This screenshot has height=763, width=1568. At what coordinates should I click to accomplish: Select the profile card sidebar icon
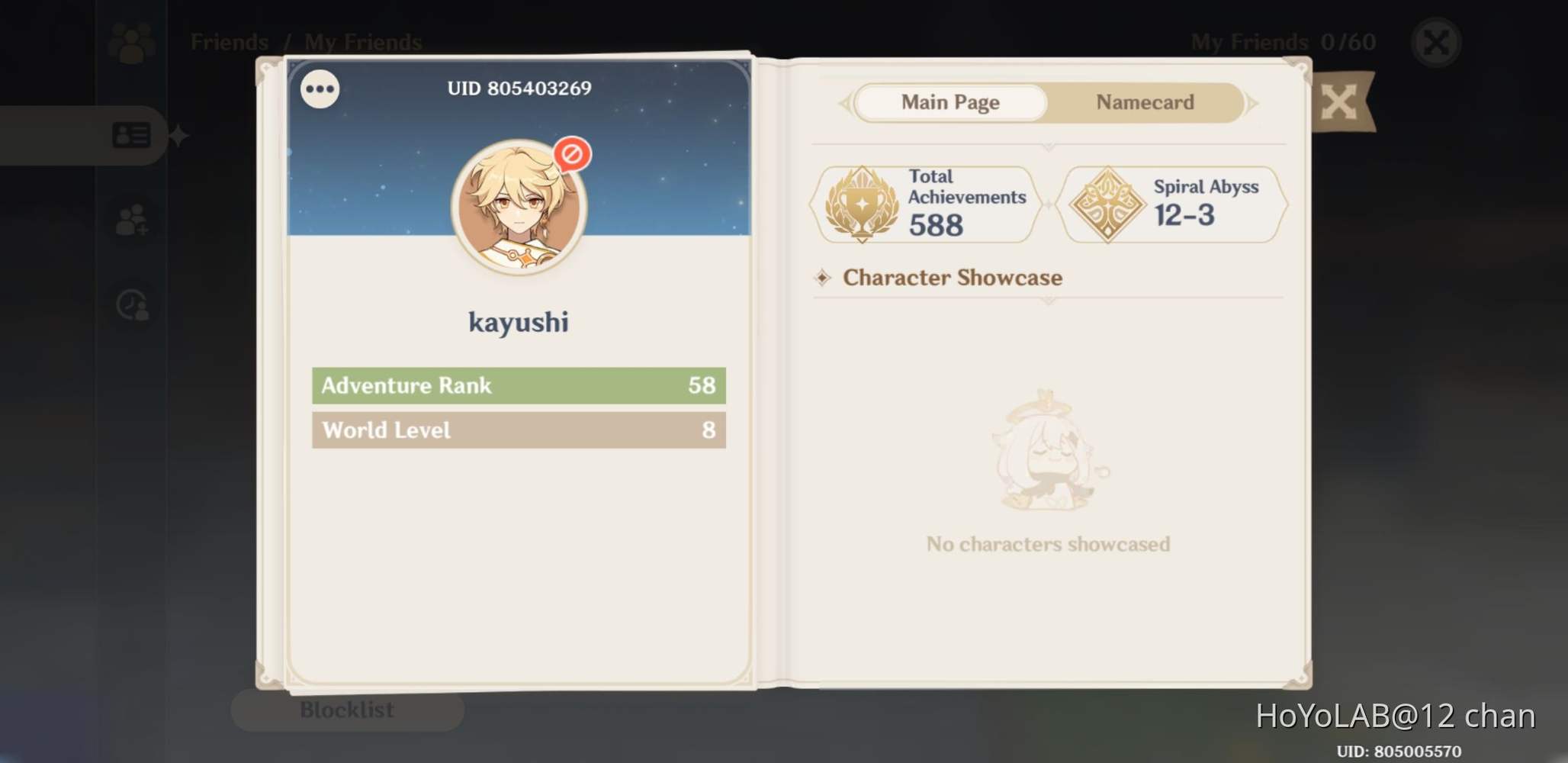pyautogui.click(x=131, y=135)
